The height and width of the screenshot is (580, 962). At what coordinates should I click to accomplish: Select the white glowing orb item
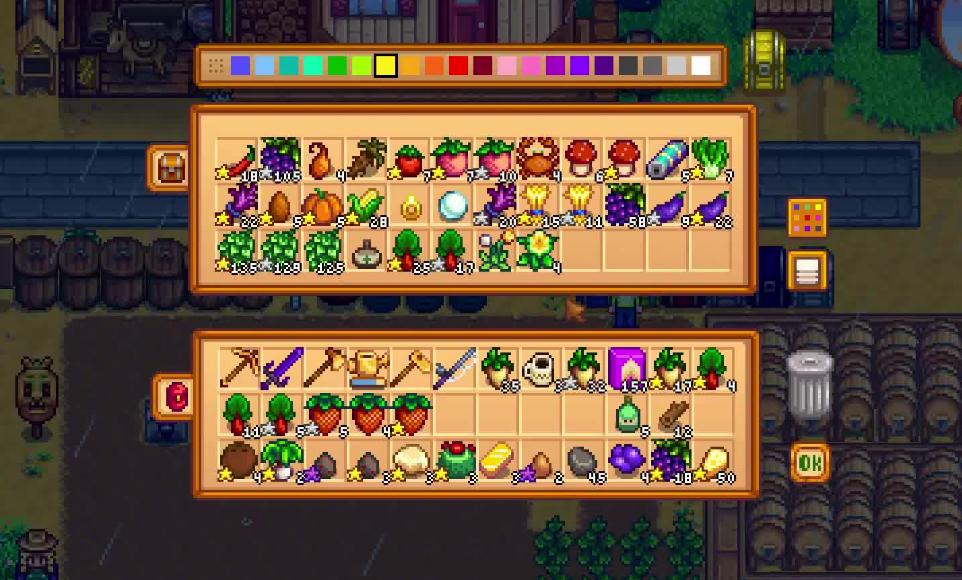tap(453, 207)
